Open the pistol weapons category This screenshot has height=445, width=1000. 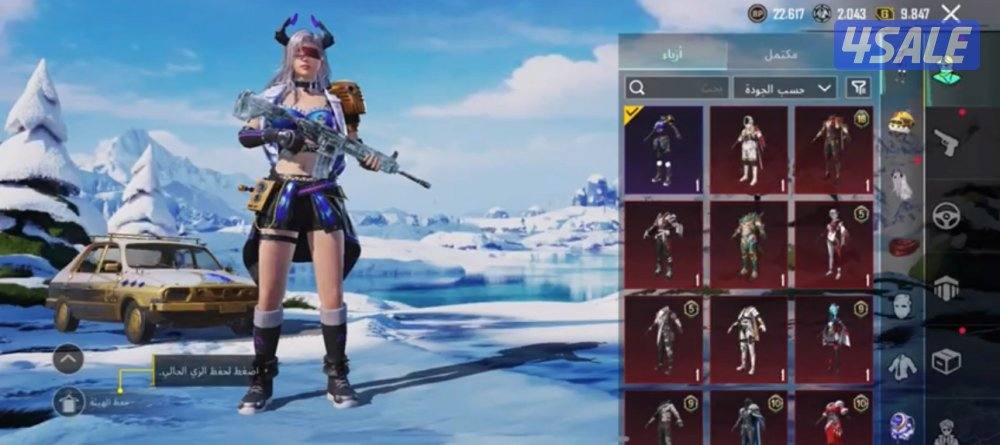[x=945, y=143]
